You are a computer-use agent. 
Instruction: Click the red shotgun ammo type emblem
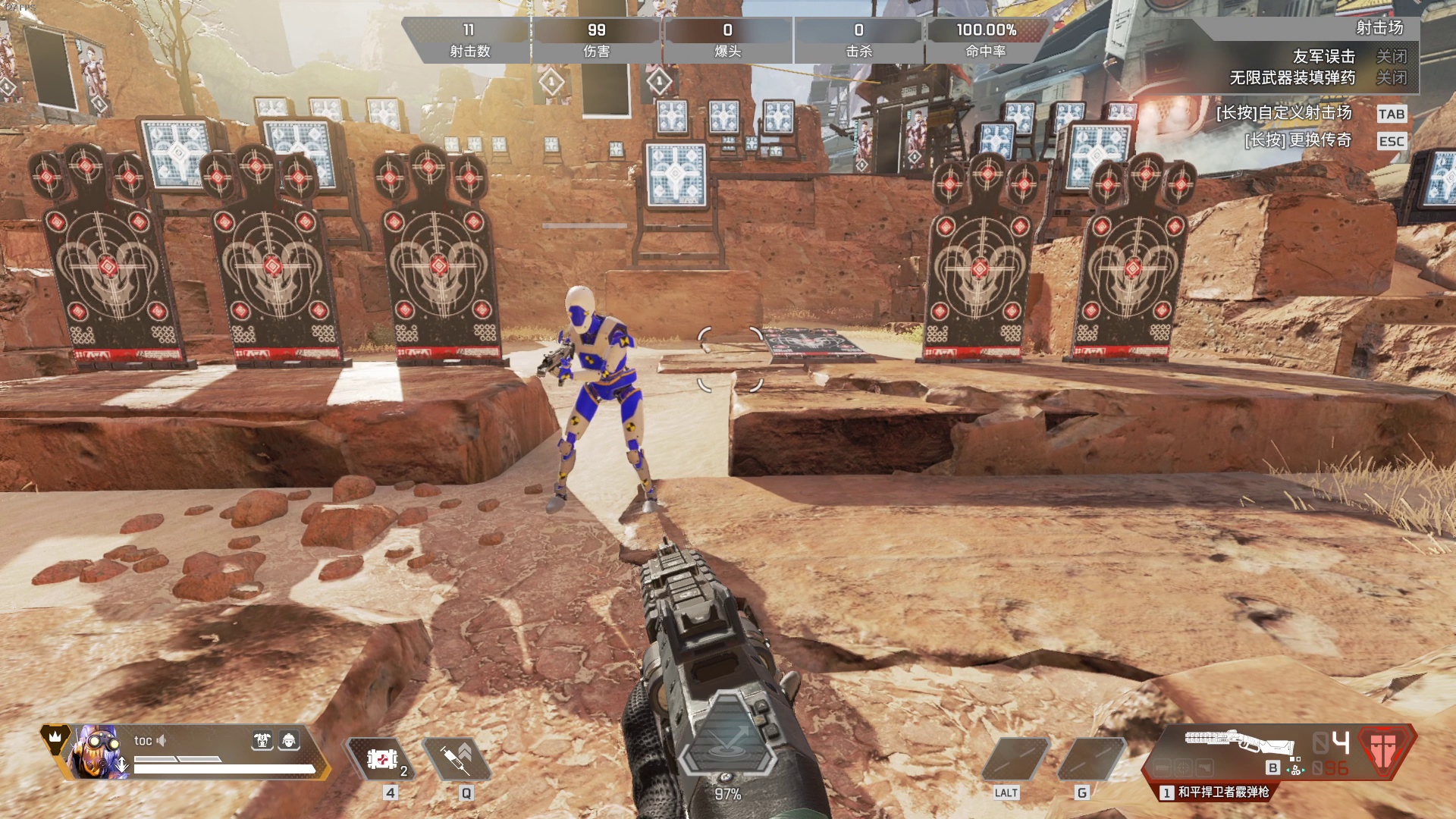pos(1386,749)
